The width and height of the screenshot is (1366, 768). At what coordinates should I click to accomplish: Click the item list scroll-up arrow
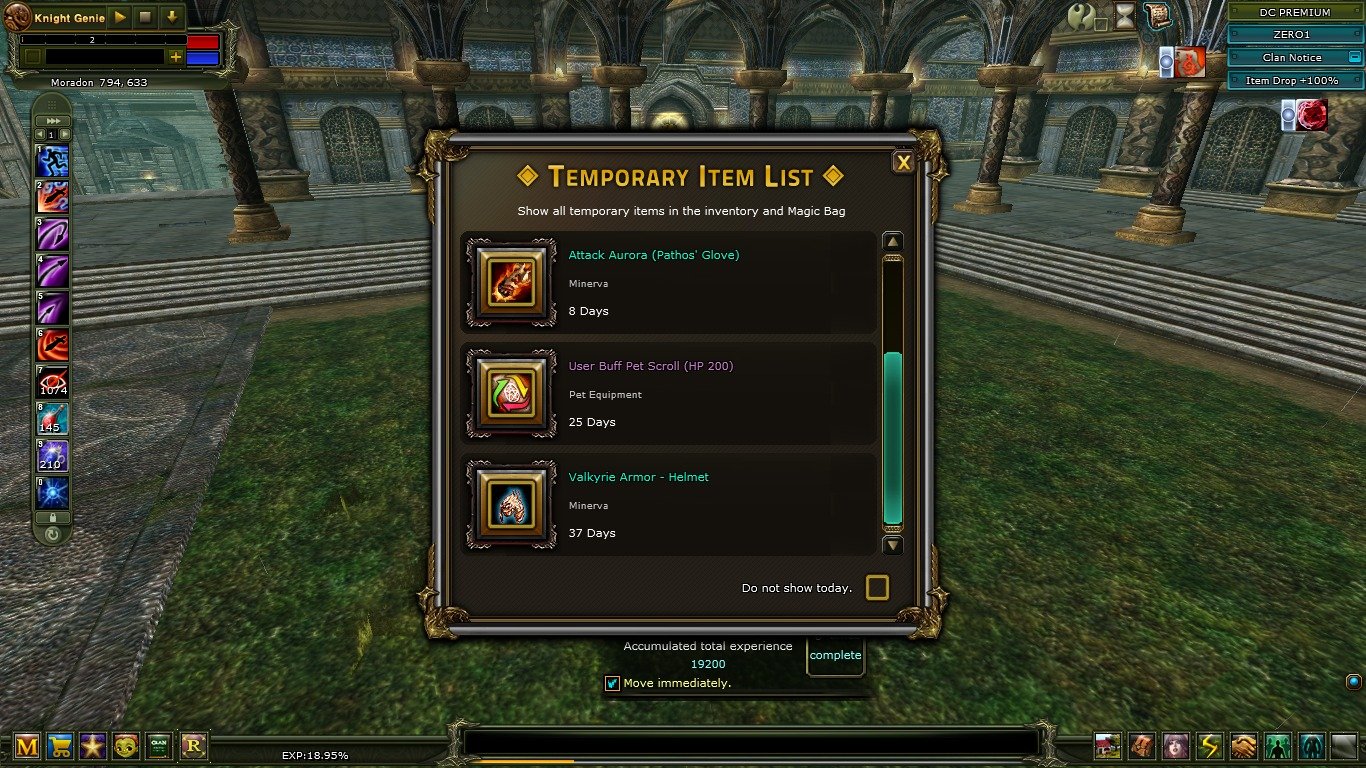click(893, 242)
